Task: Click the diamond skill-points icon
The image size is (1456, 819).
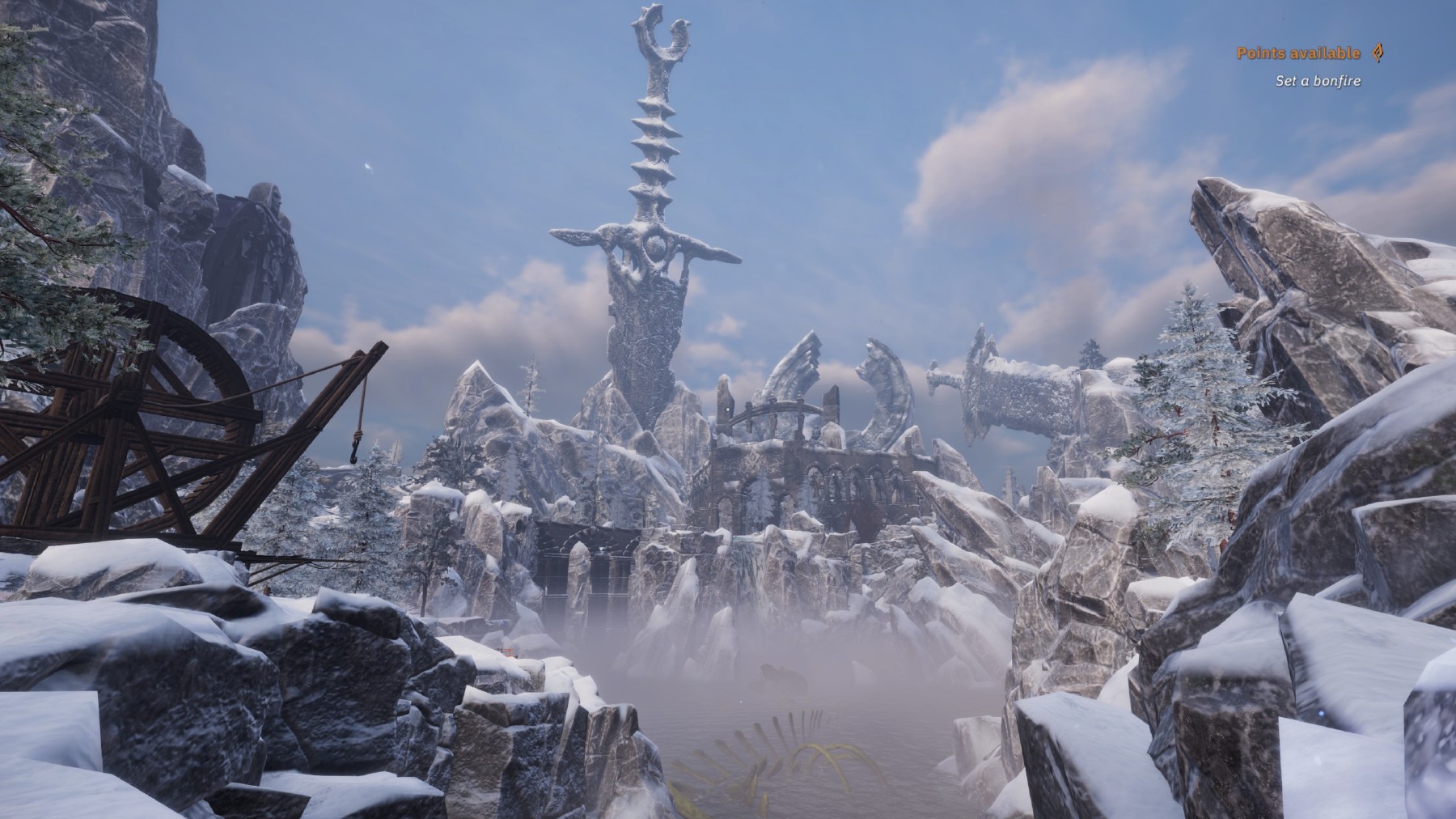Action: tap(1378, 53)
